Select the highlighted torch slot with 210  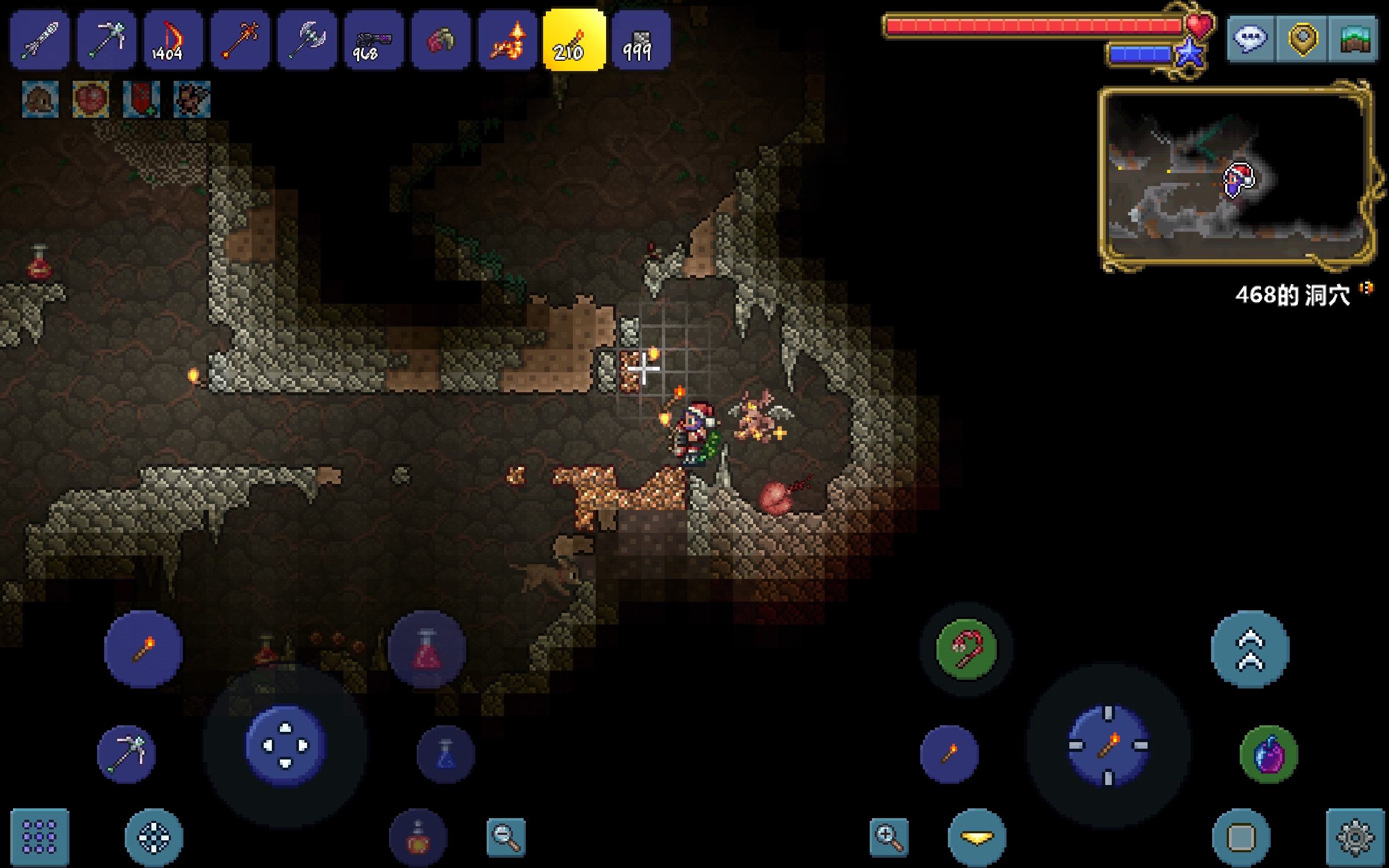click(x=574, y=40)
